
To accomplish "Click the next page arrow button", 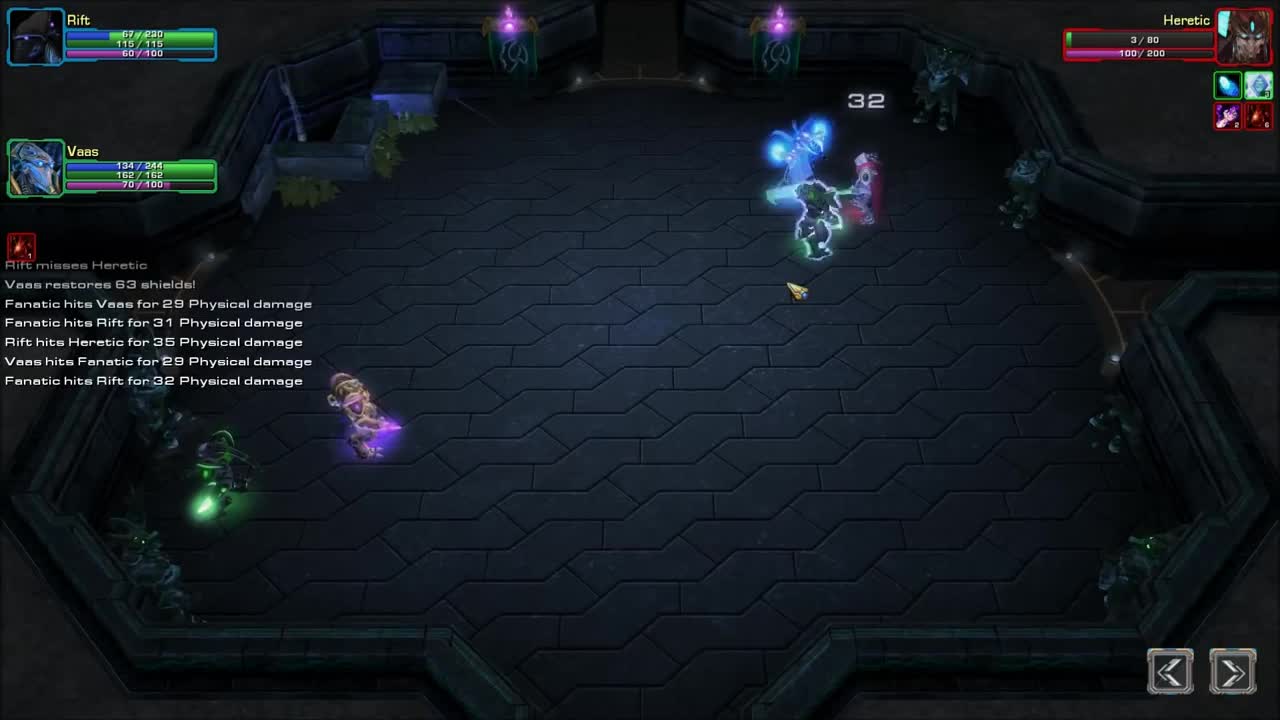I will [x=1233, y=671].
